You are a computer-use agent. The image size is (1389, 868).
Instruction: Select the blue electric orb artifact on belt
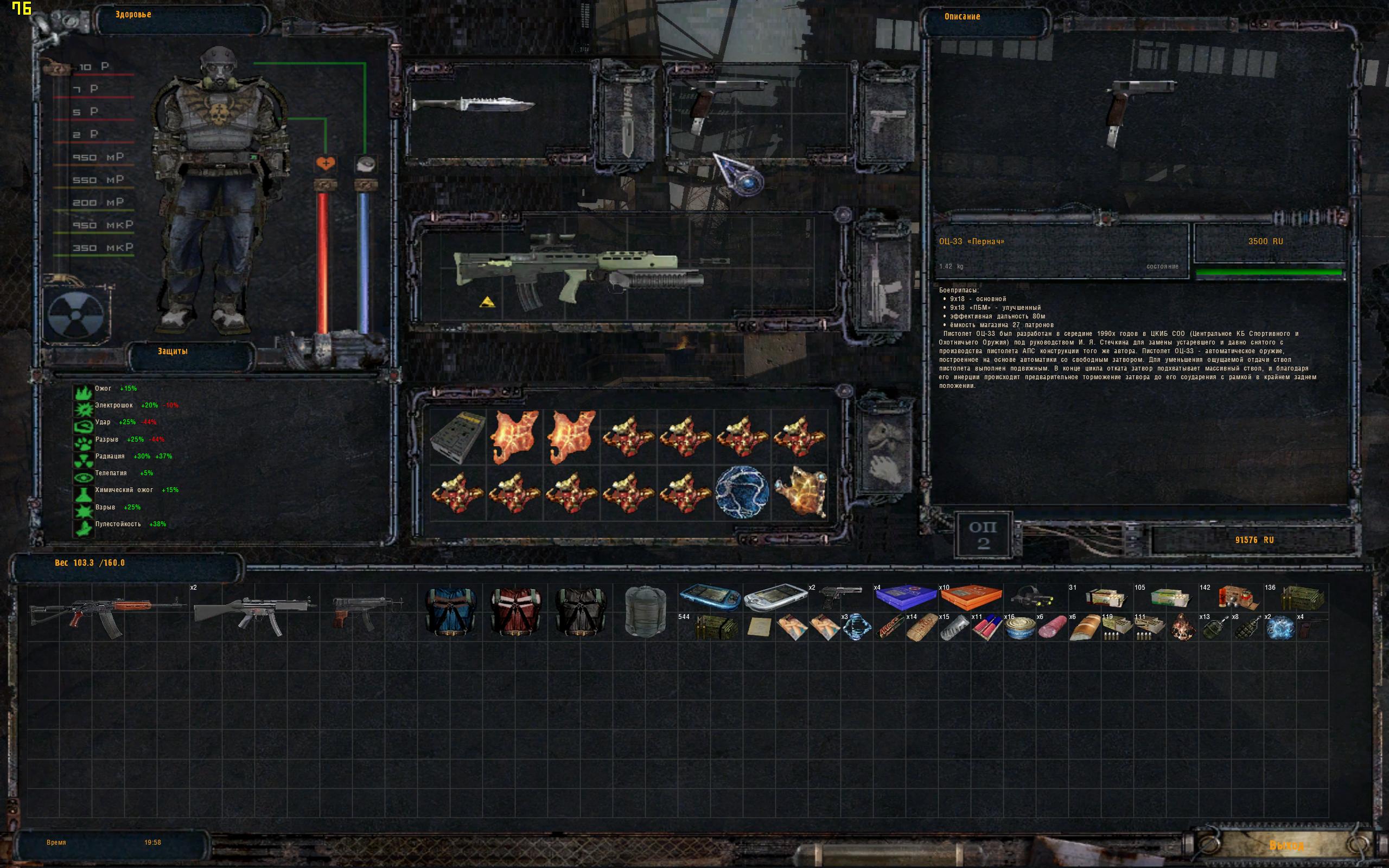(x=742, y=492)
